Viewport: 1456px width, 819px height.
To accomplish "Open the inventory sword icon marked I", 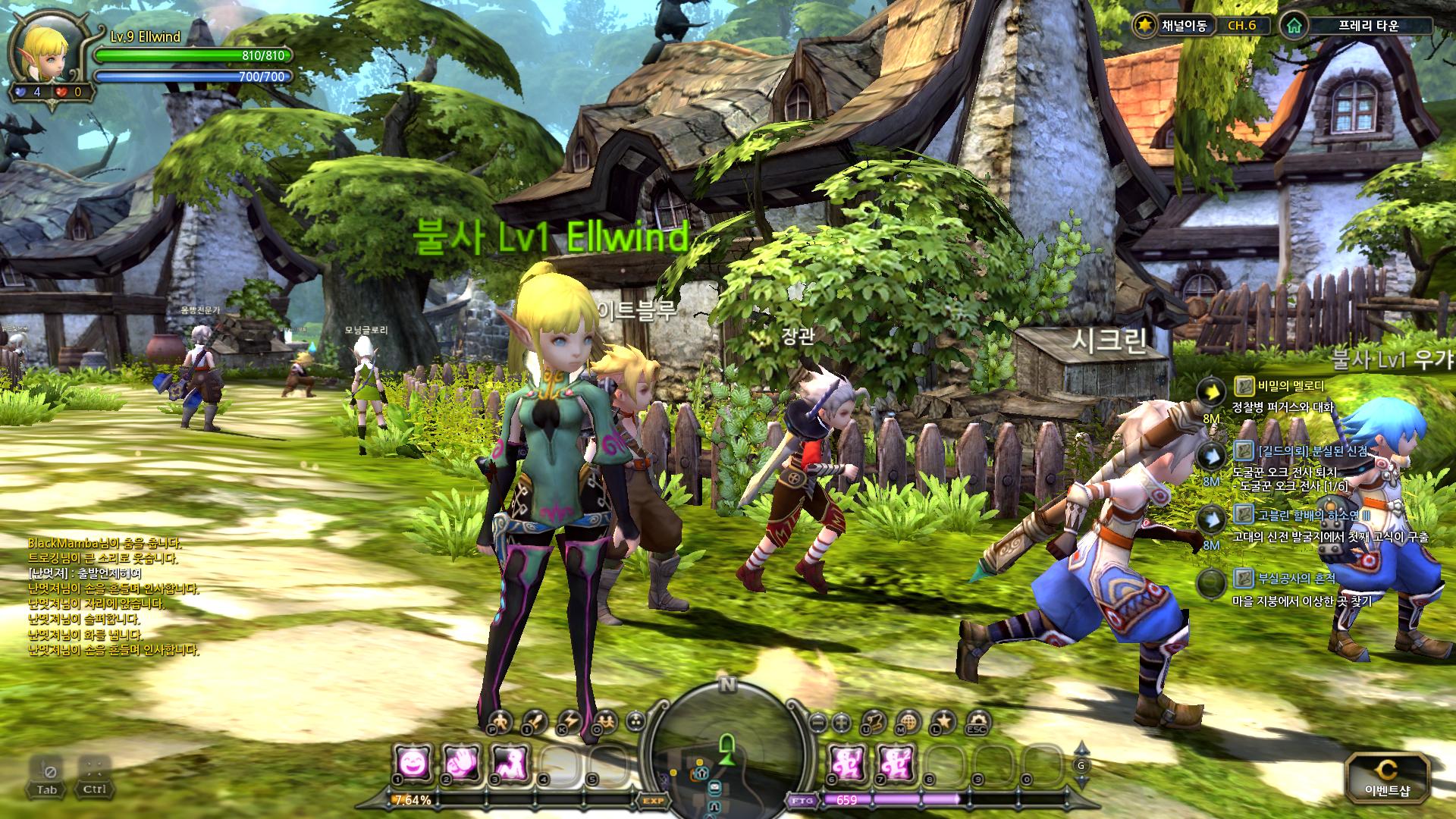I will [x=535, y=722].
